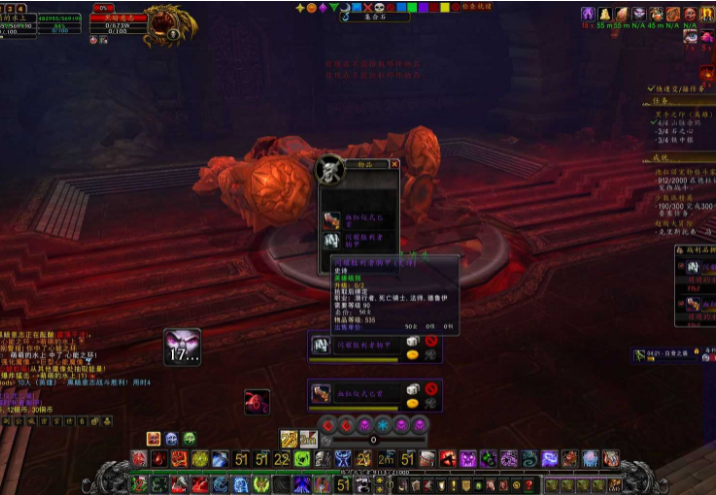Roll Greed coin on the lower roll frame
Screen dimensions: 716x495
coord(411,402)
